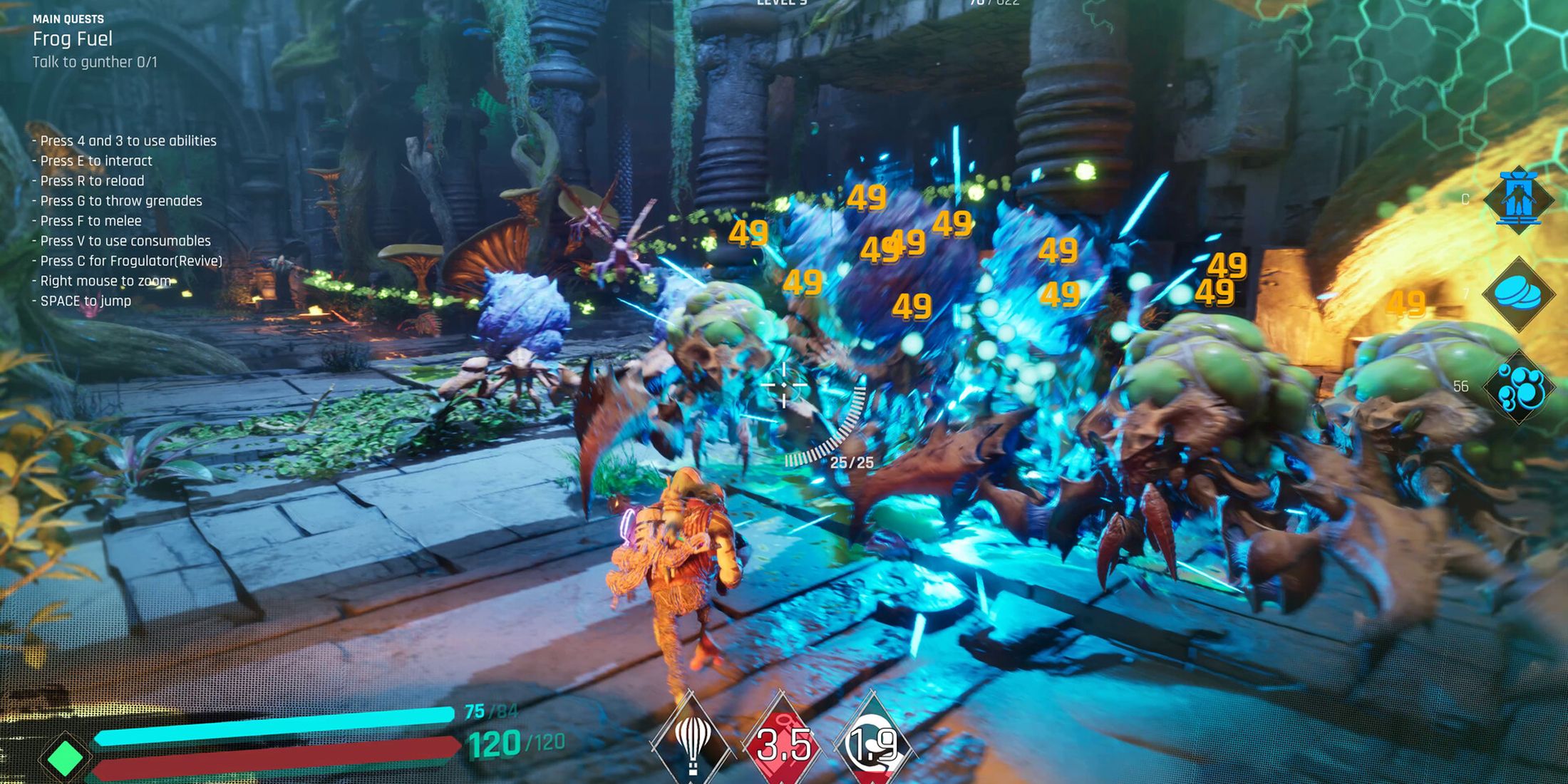1568x784 pixels.
Task: Open the Main Quests header tab
Action: pos(68,19)
